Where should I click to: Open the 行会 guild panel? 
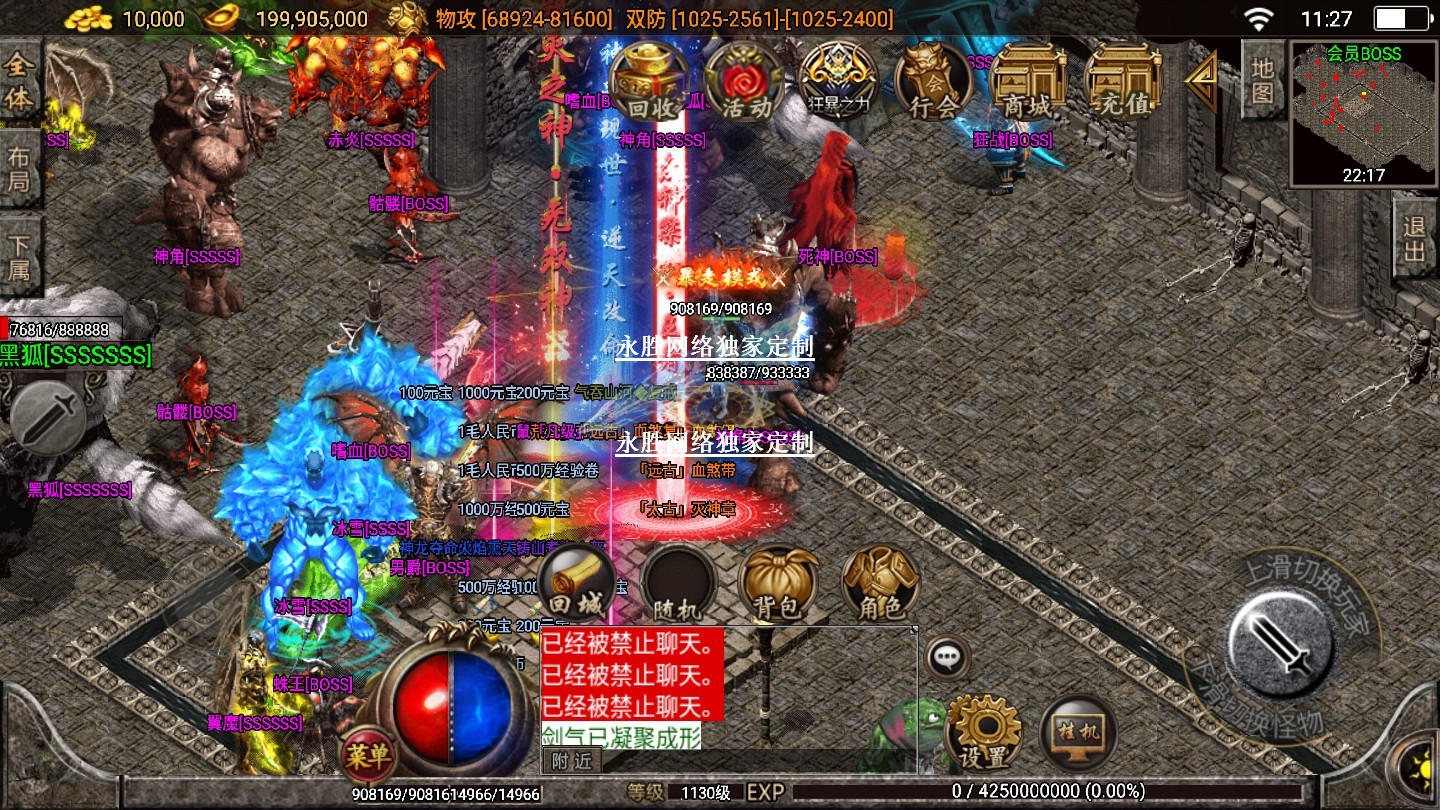pyautogui.click(x=933, y=82)
